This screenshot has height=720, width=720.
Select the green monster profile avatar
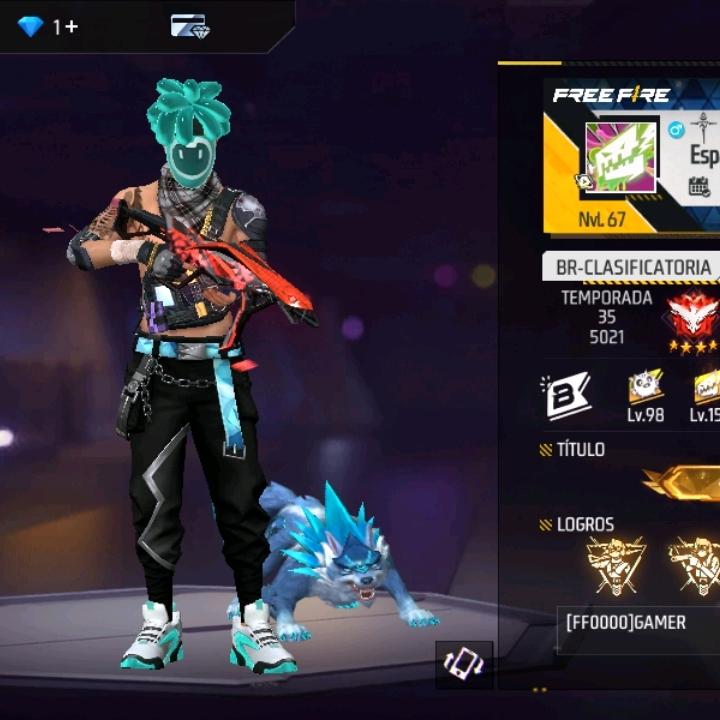coord(620,157)
